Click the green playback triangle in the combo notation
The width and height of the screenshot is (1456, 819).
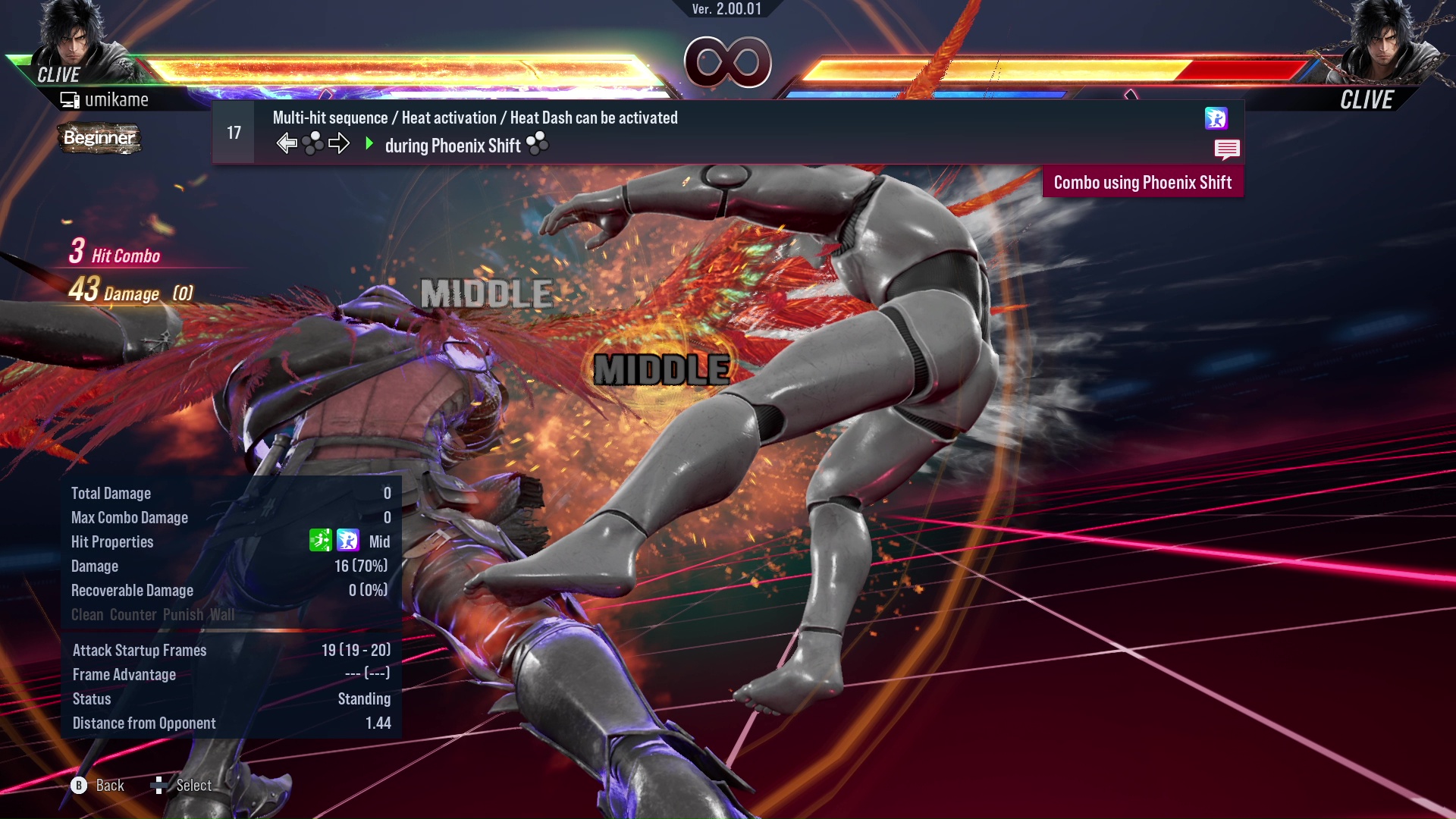370,143
